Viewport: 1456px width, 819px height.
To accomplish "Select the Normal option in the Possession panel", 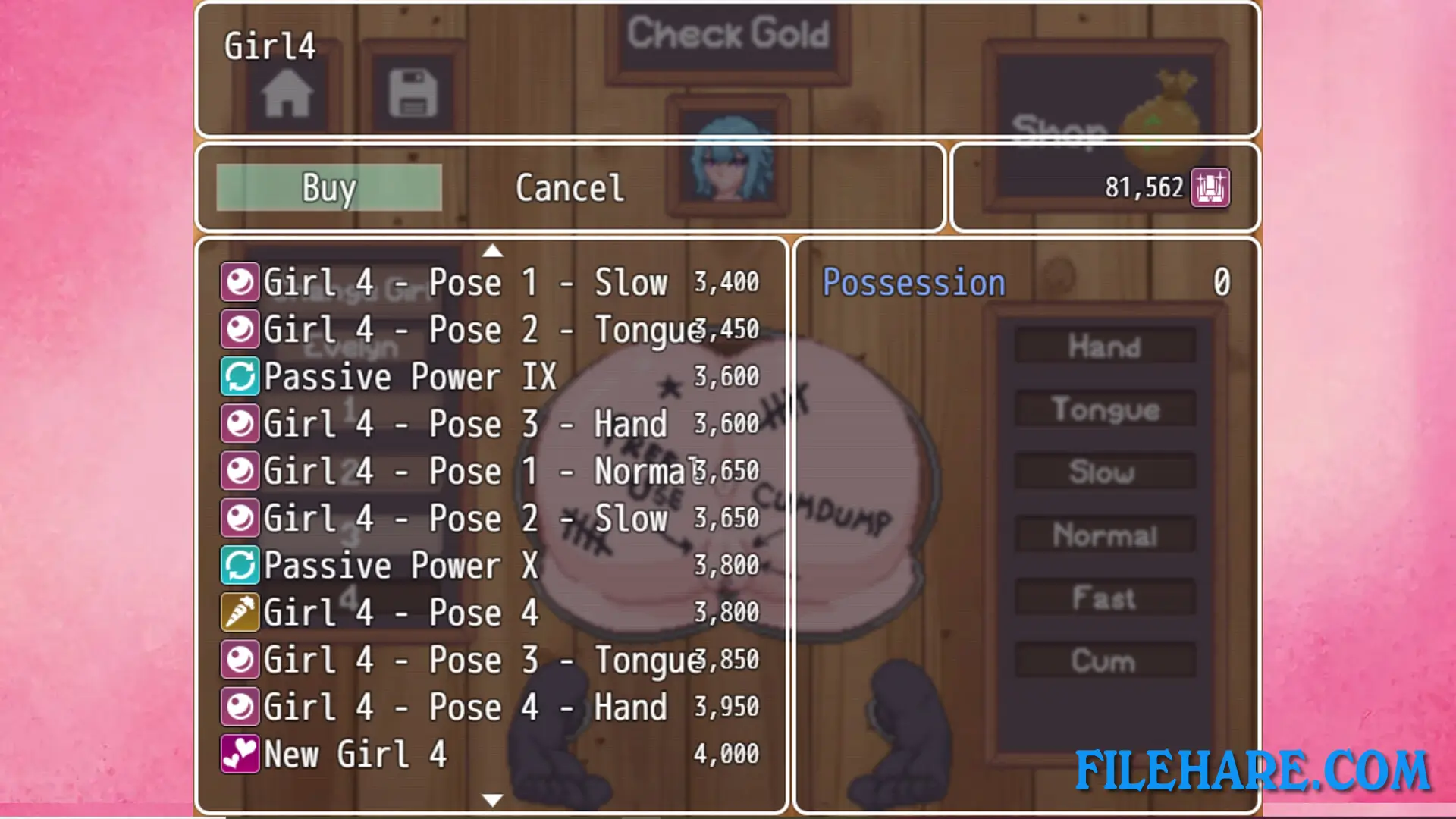I will (x=1105, y=535).
